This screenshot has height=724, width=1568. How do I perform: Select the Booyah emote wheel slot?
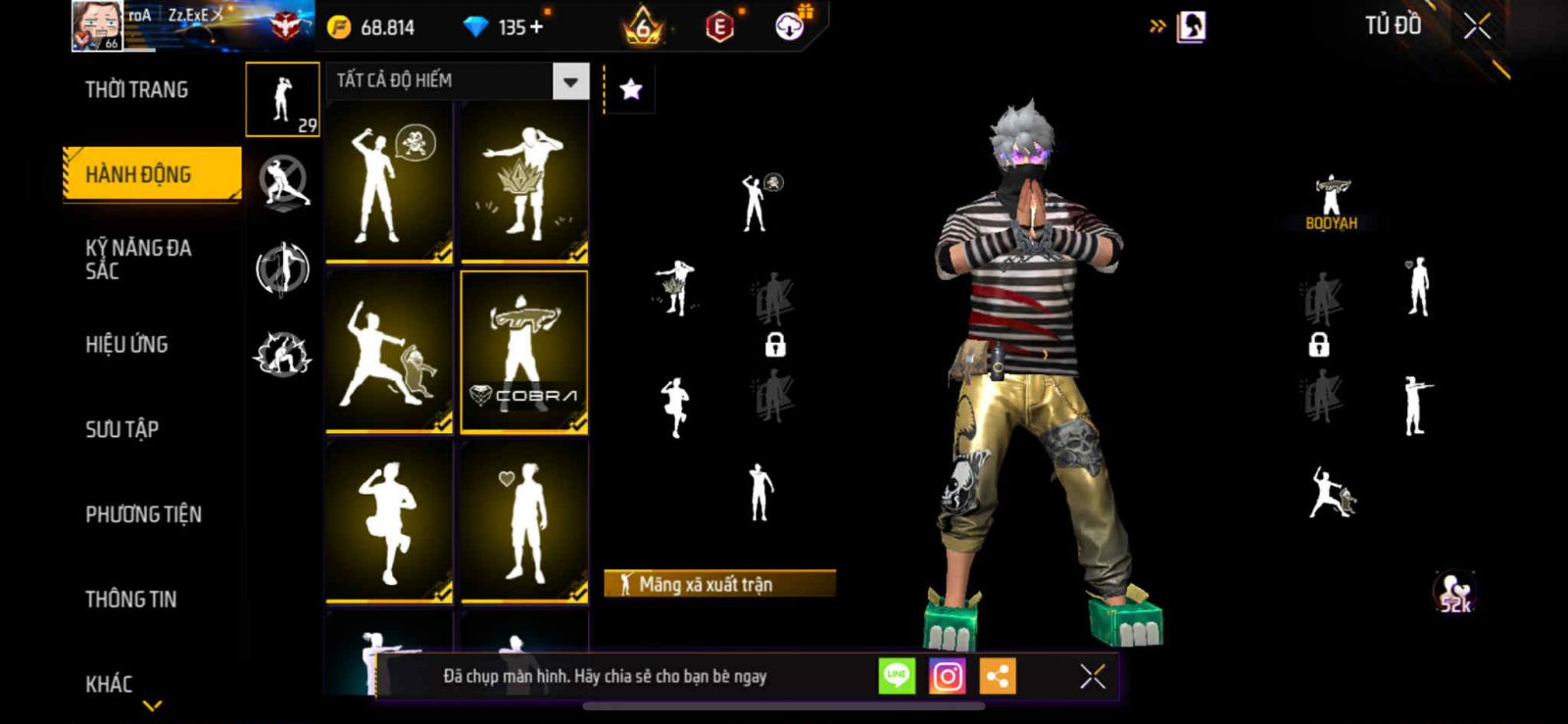[1331, 203]
